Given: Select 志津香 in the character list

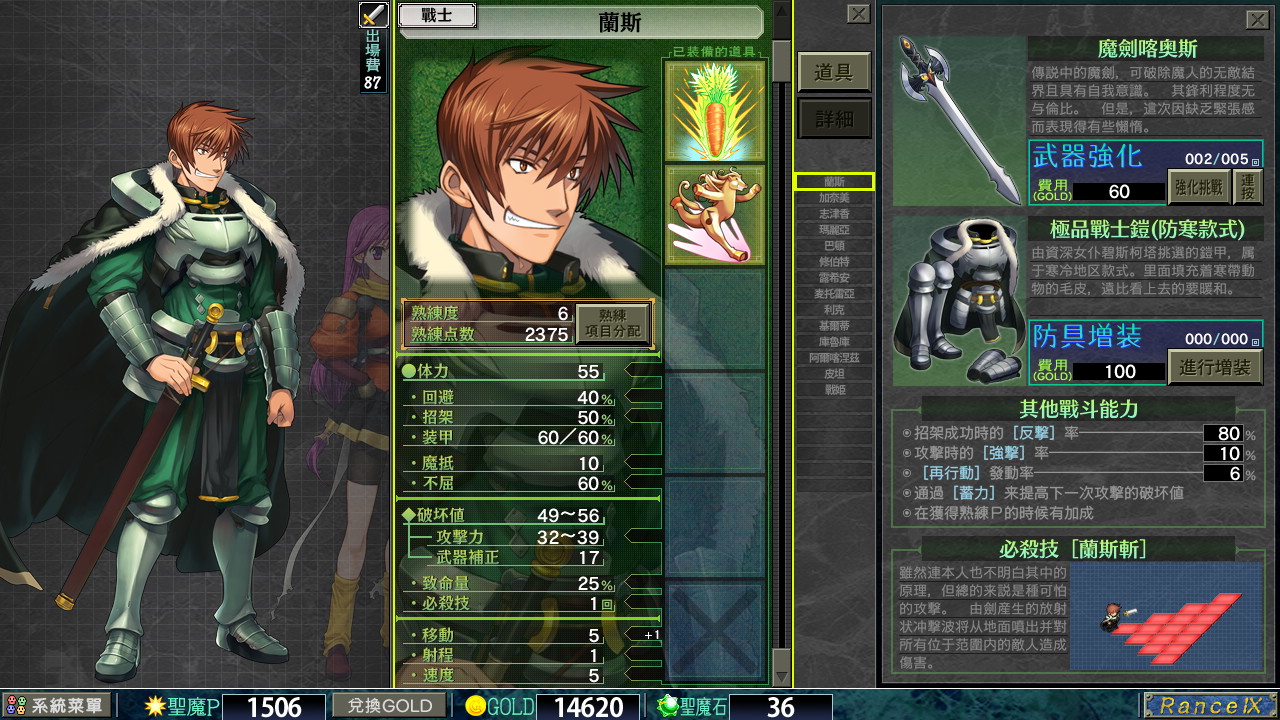Looking at the screenshot, I should 834,214.
